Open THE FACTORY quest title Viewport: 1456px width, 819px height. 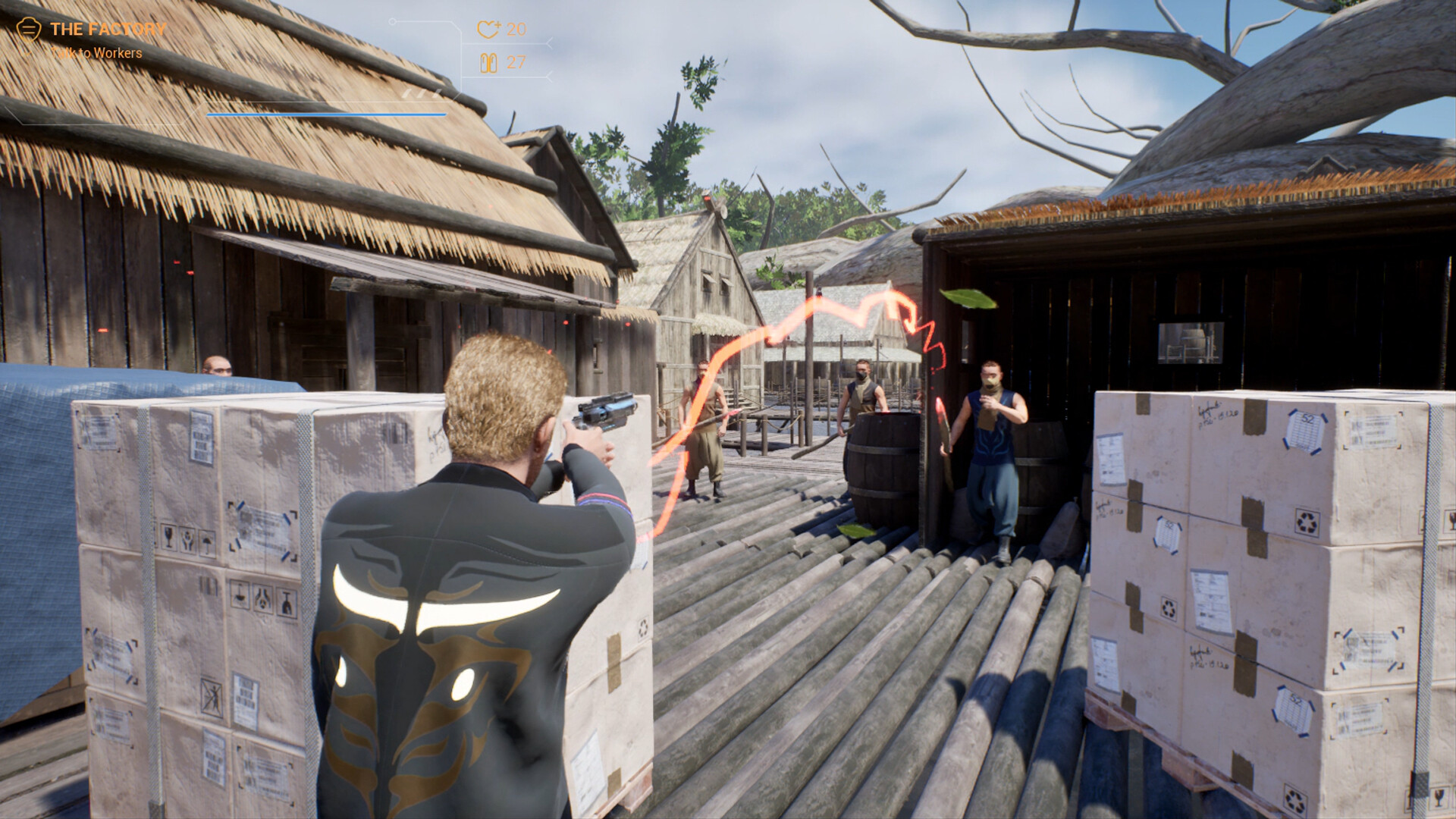pos(106,29)
